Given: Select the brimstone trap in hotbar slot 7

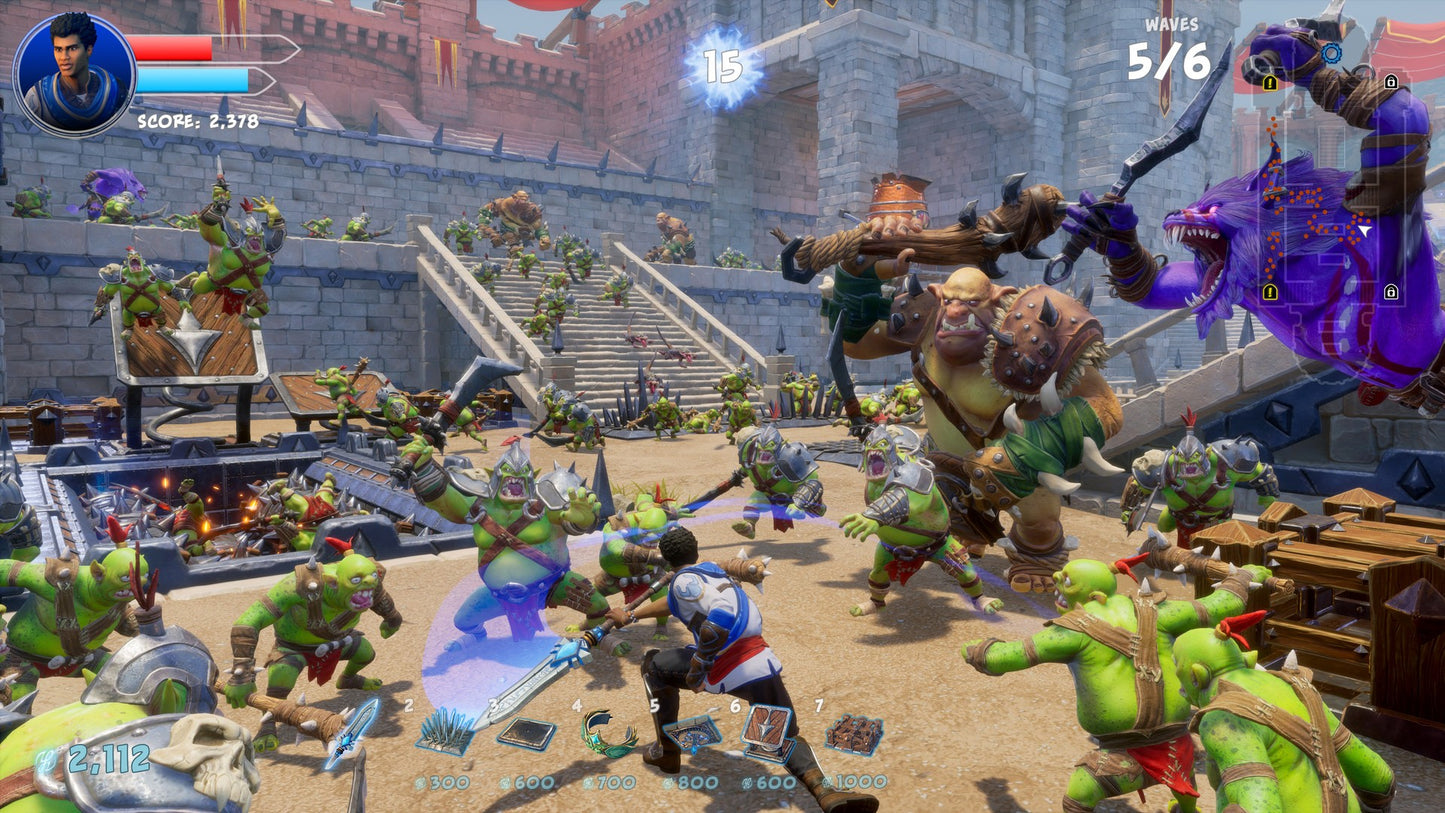Looking at the screenshot, I should 854,734.
